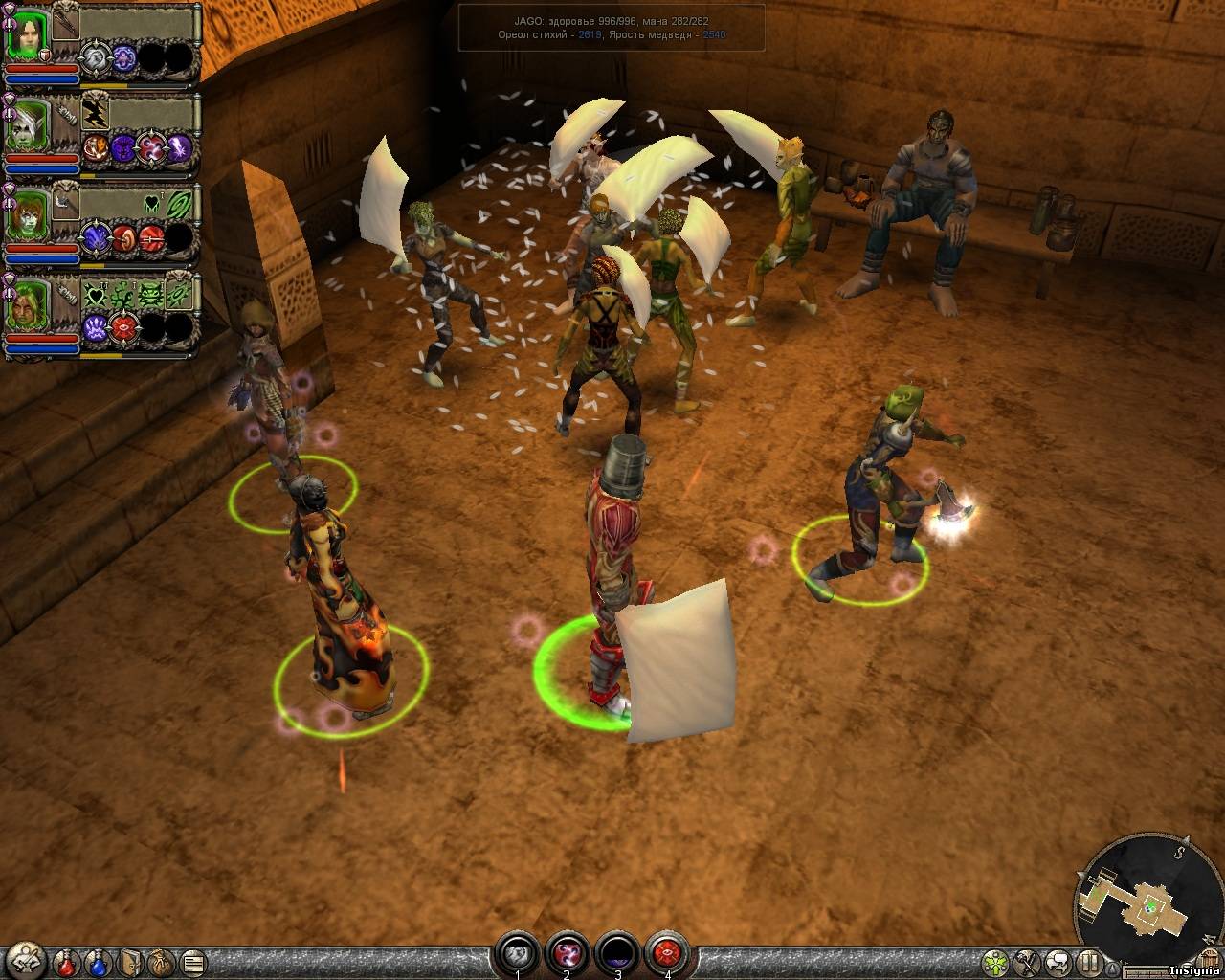This screenshot has width=1225, height=980.
Task: Use the blue mana potion
Action: (99, 960)
